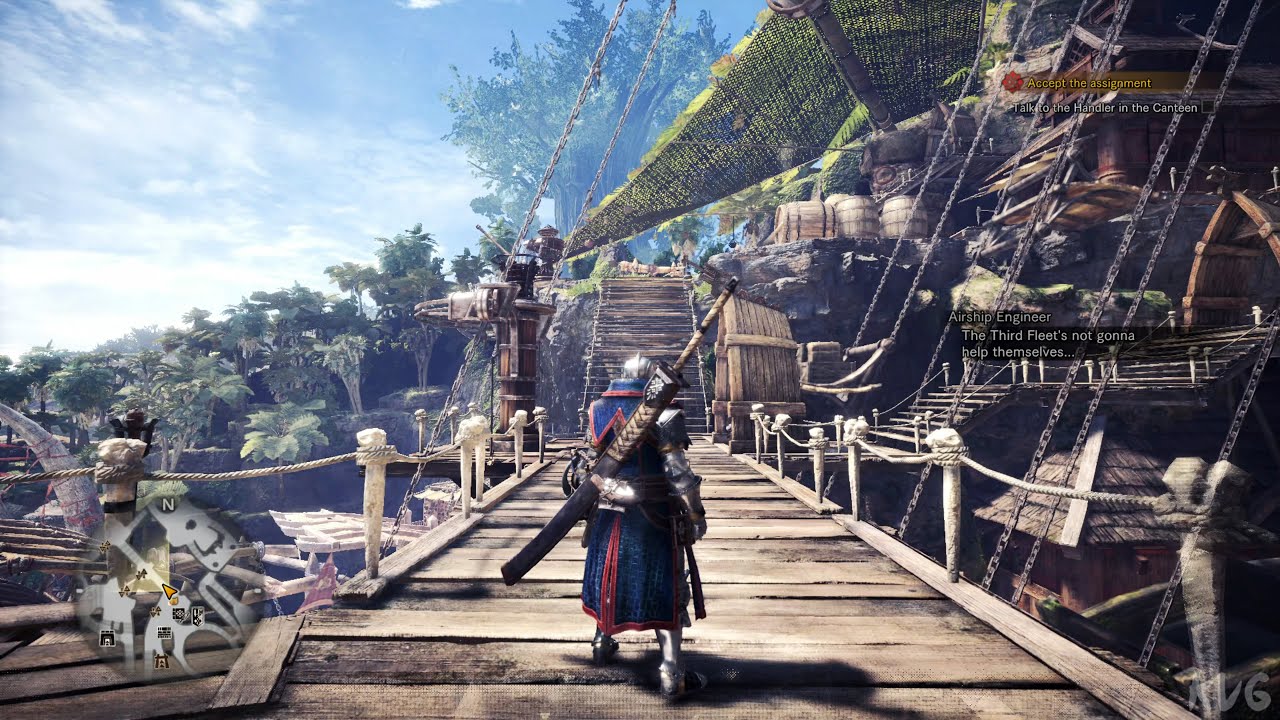Viewport: 1280px width, 720px height.
Task: Click the paw marker beside the player arrow
Action: [173, 601]
